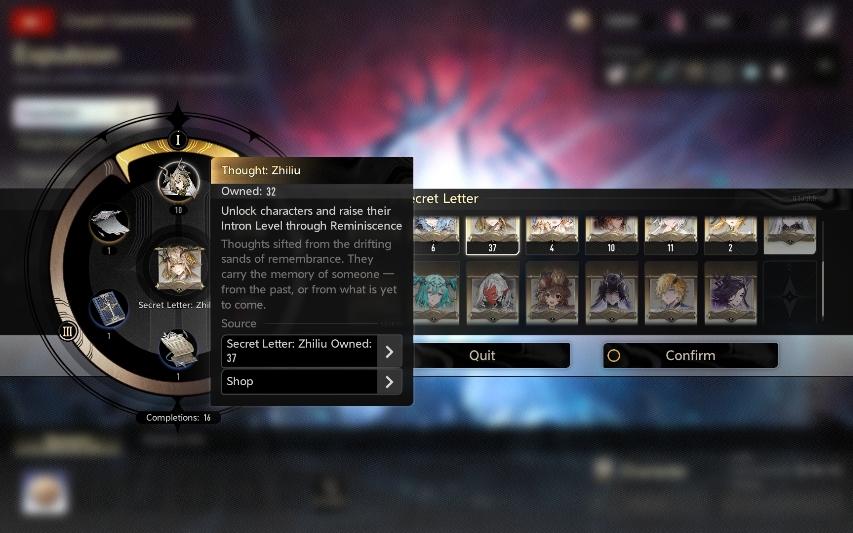Select the blonde-haired character letter
The width and height of the screenshot is (853, 533).
click(x=670, y=292)
